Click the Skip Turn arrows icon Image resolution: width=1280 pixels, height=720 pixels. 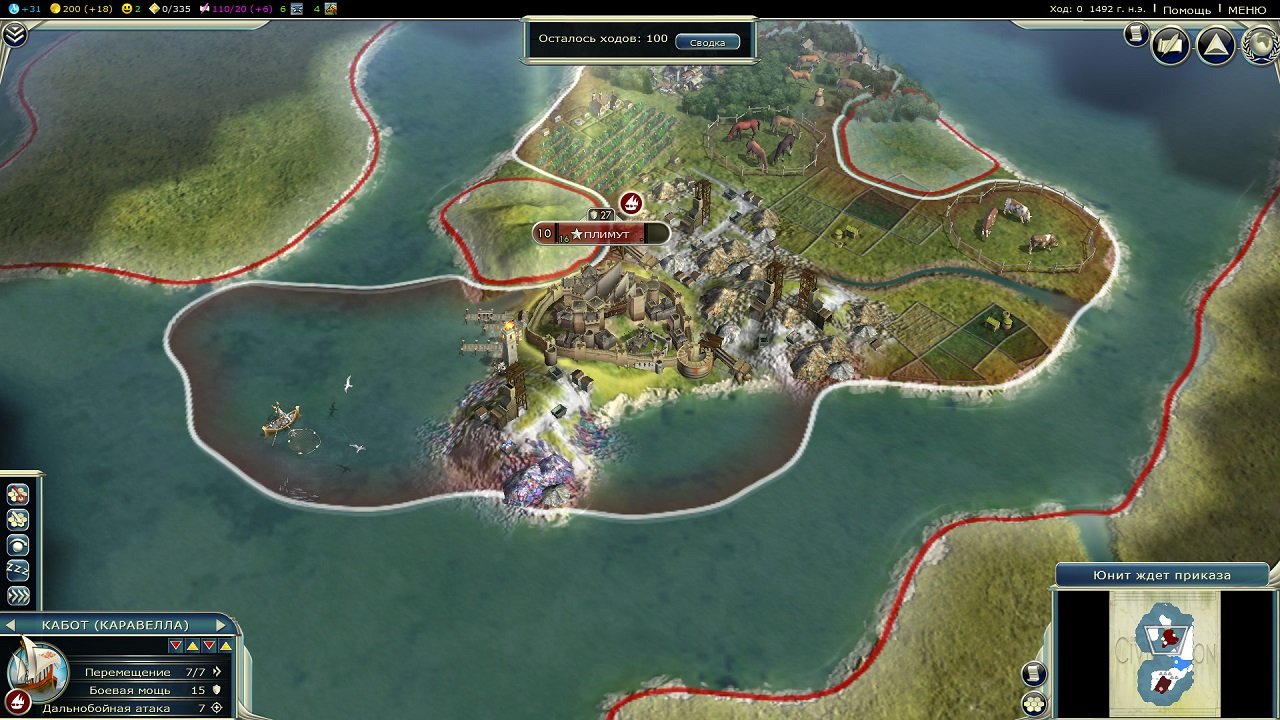(x=17, y=595)
